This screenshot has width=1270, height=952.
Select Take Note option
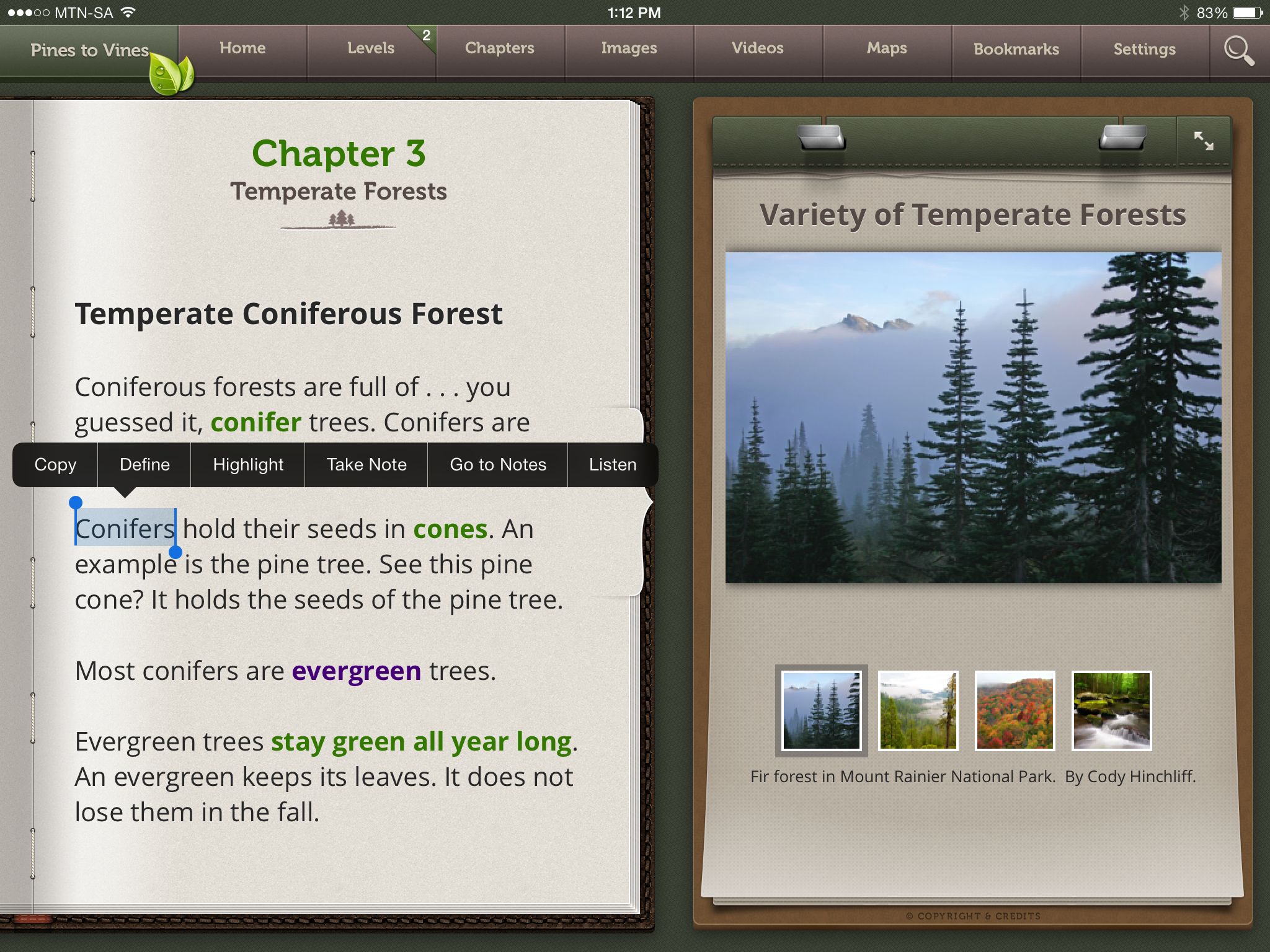(x=366, y=465)
